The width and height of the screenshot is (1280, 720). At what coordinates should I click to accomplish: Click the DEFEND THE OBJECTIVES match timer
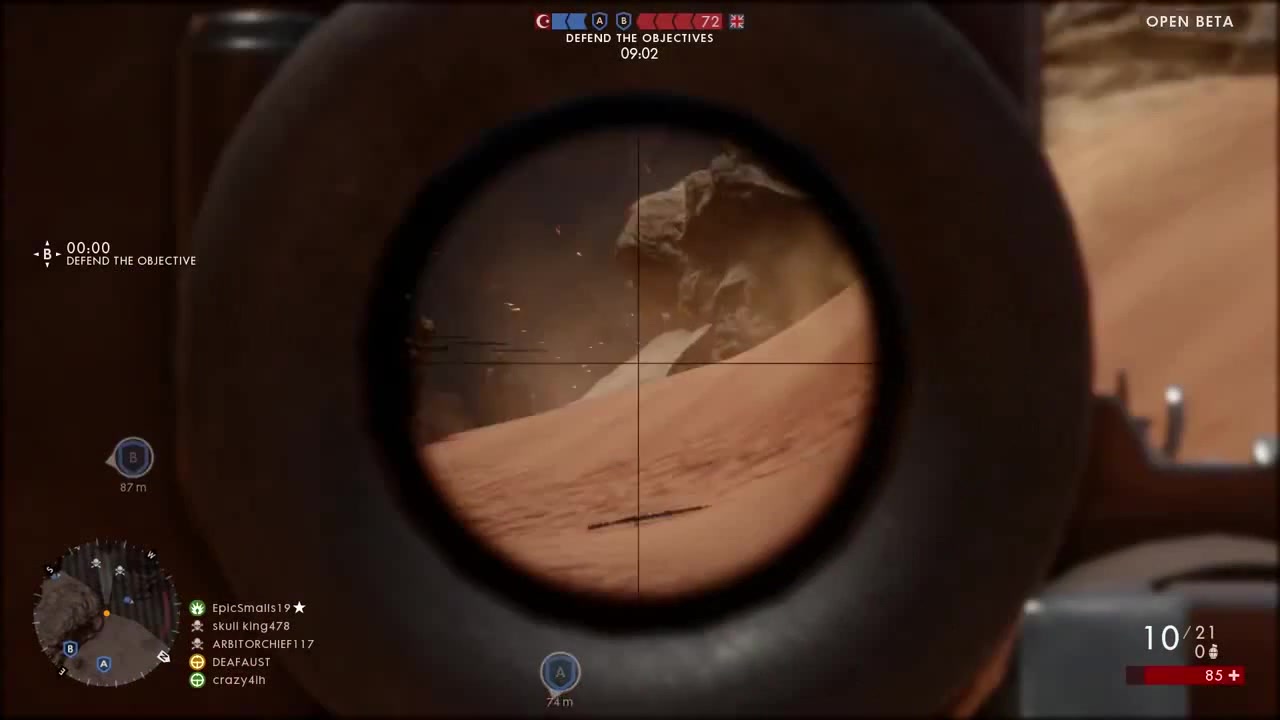coord(639,53)
